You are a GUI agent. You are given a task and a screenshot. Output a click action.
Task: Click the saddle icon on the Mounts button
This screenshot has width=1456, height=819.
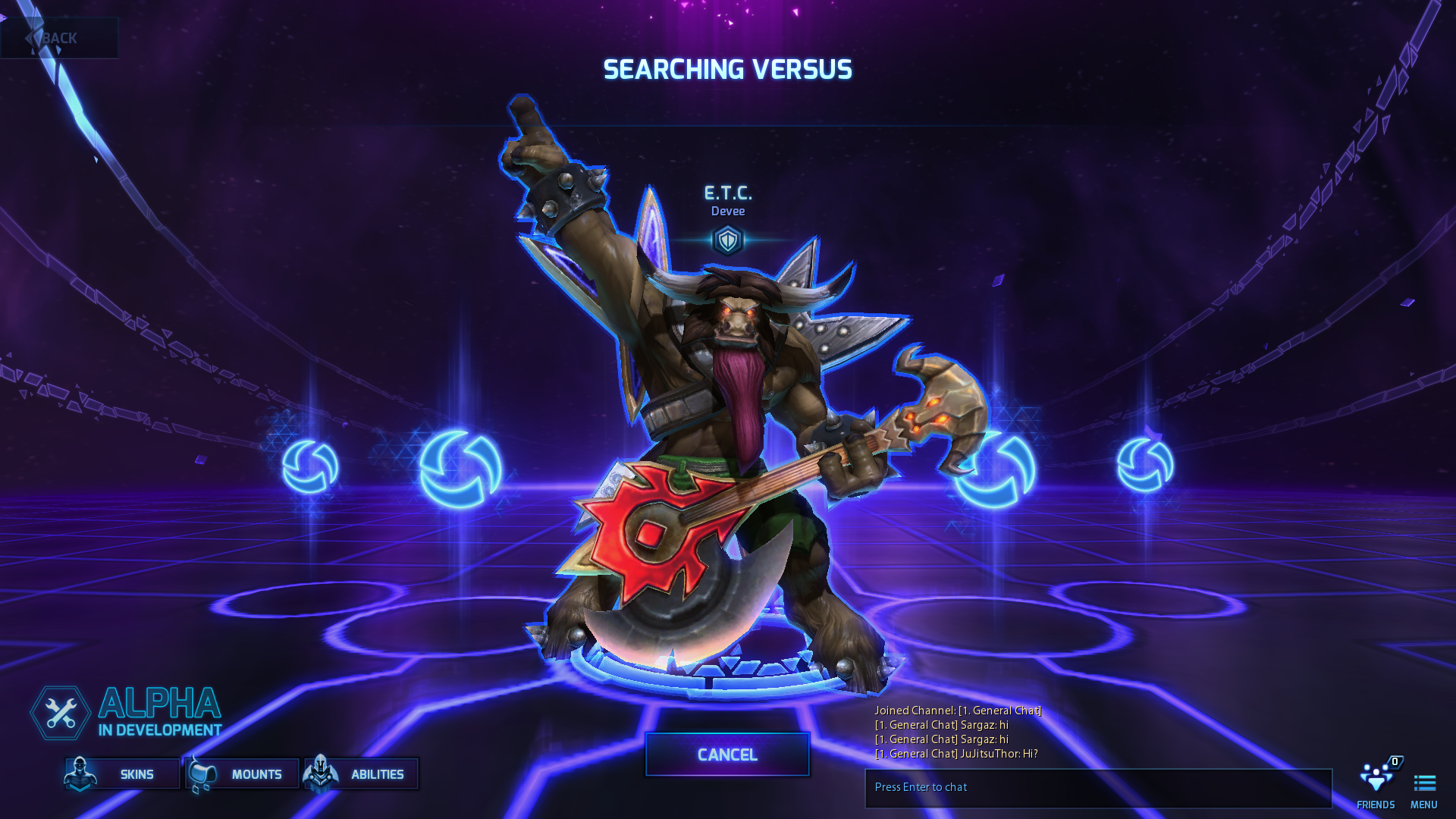pyautogui.click(x=201, y=773)
